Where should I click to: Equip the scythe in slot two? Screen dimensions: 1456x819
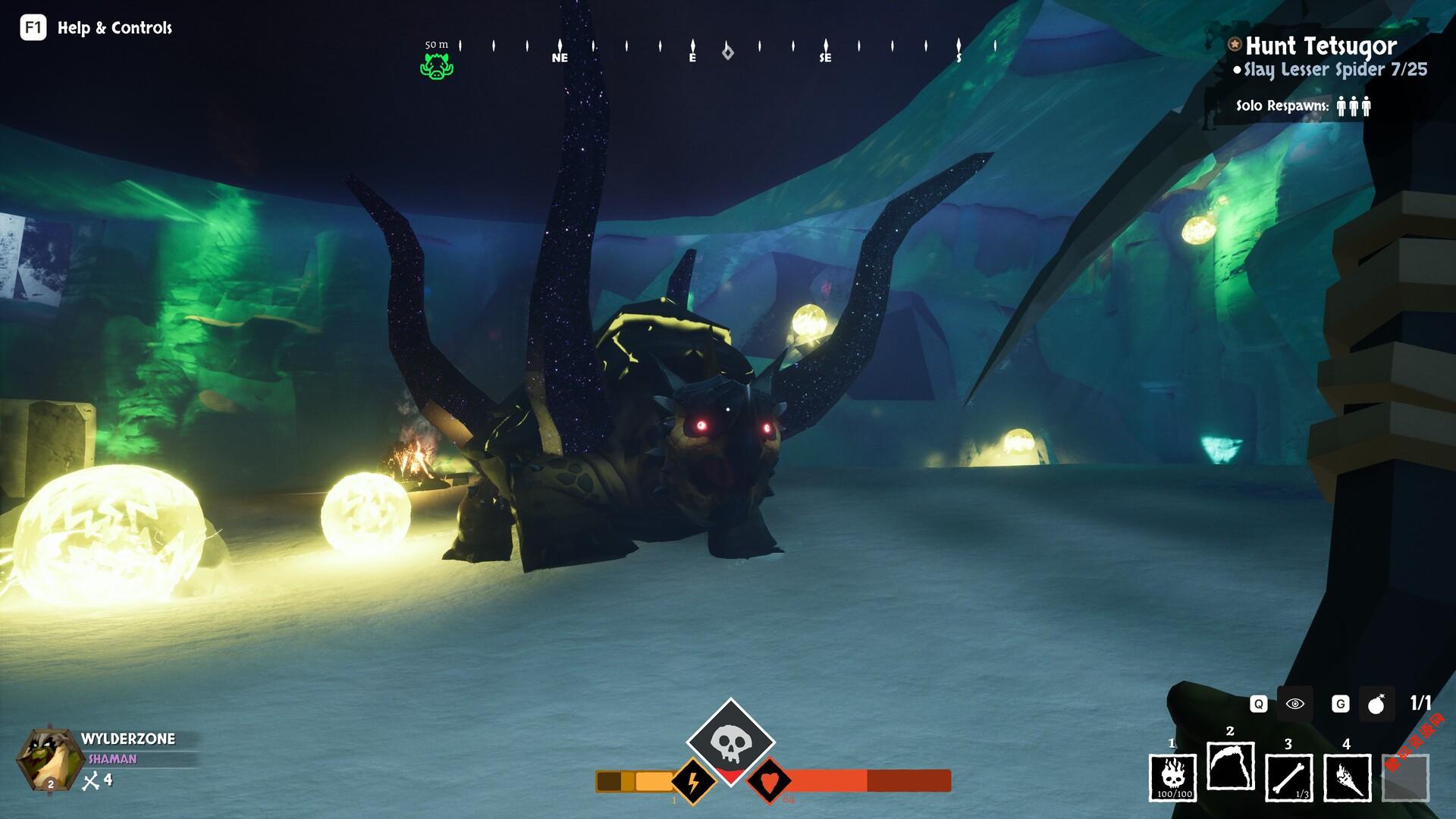[x=1230, y=767]
